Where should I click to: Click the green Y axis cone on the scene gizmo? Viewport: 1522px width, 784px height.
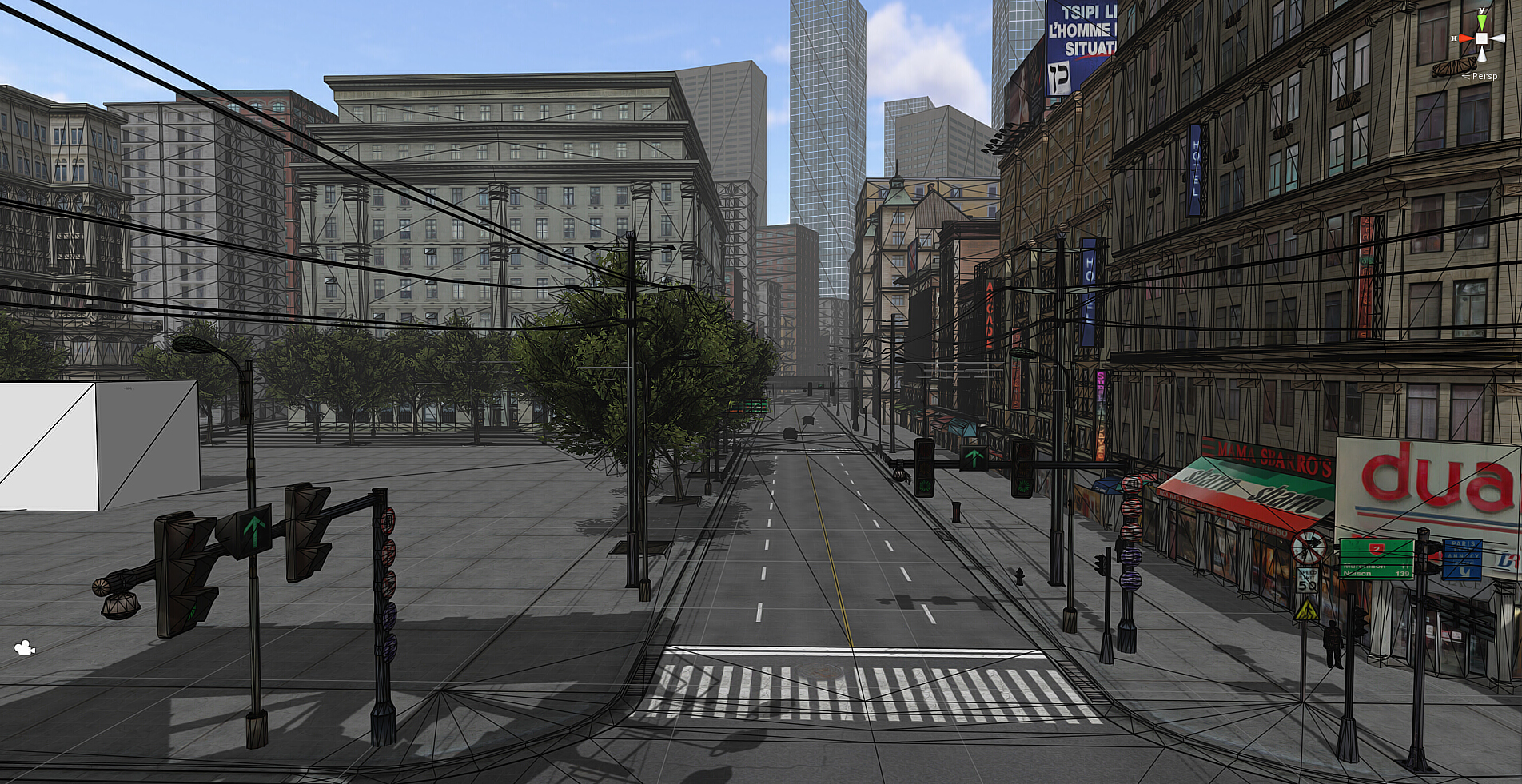[1482, 22]
